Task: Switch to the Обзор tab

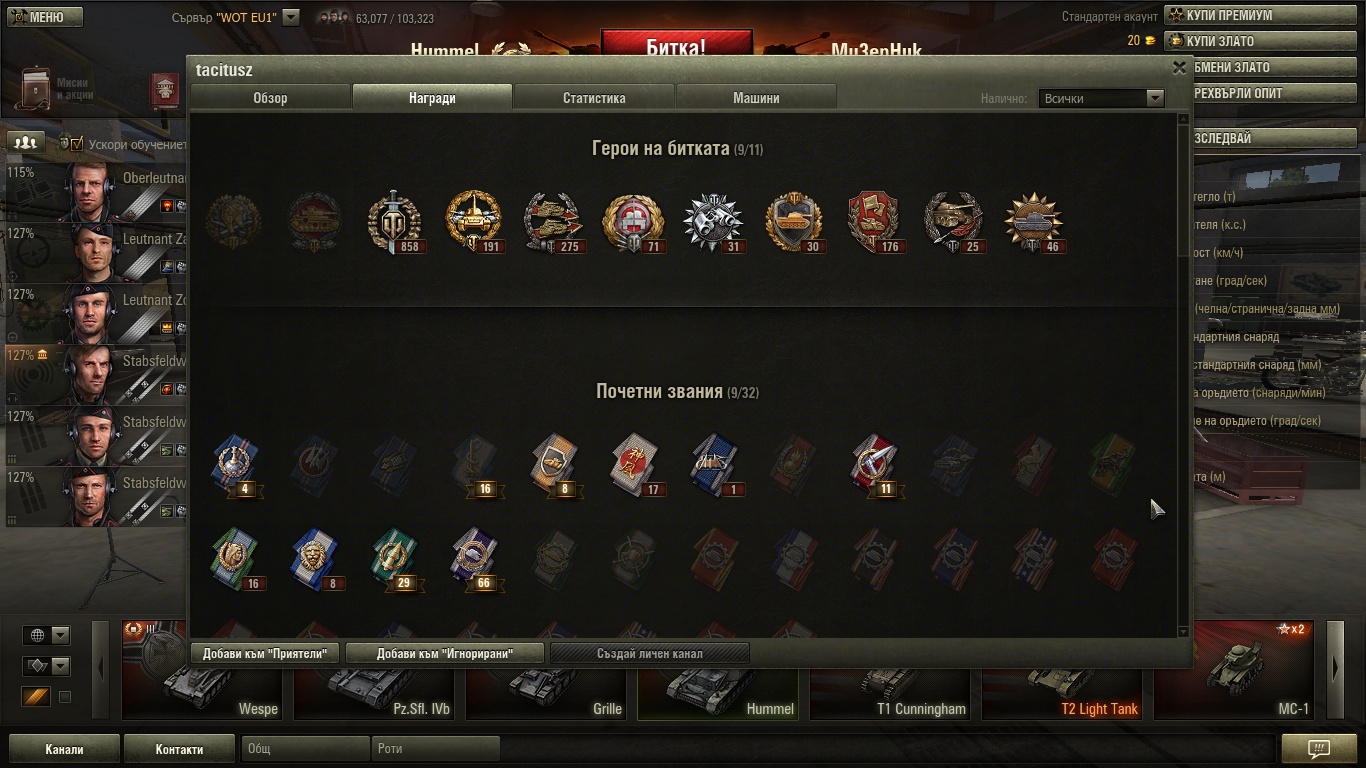Action: click(270, 98)
